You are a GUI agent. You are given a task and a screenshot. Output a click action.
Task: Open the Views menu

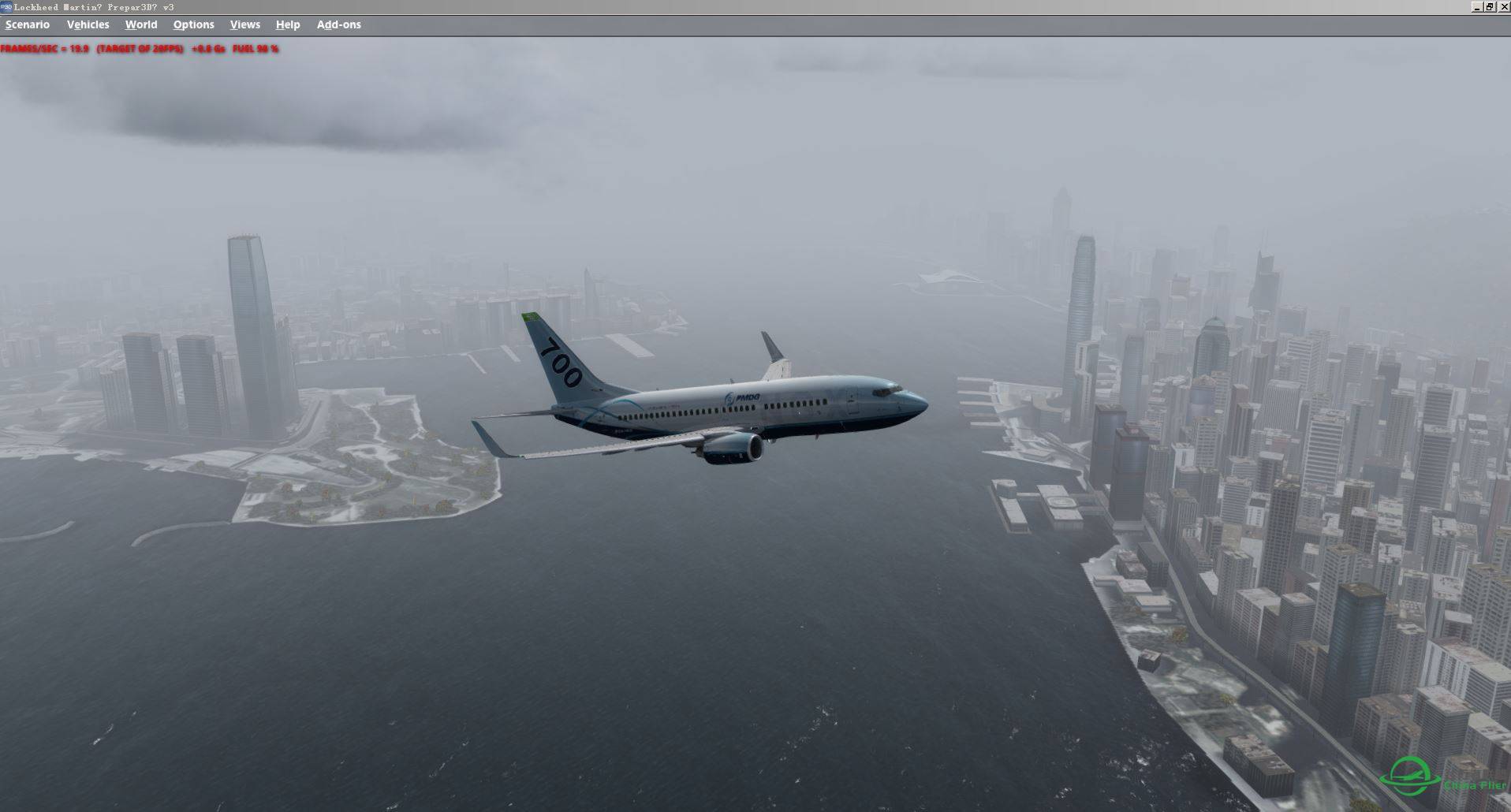point(244,24)
